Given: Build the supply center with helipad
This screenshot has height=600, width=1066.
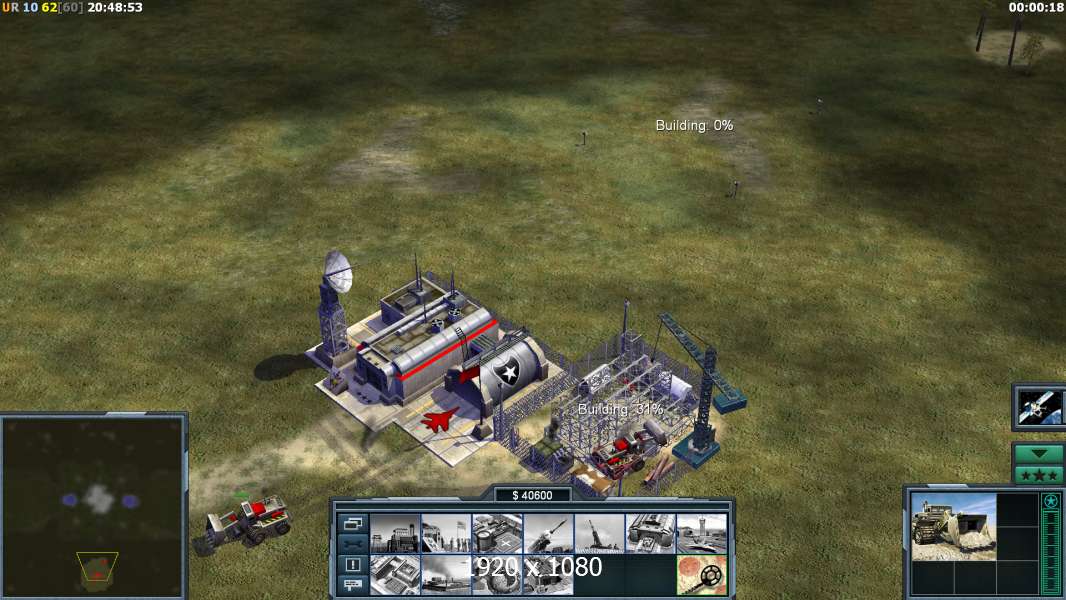Looking at the screenshot, I should (x=497, y=533).
